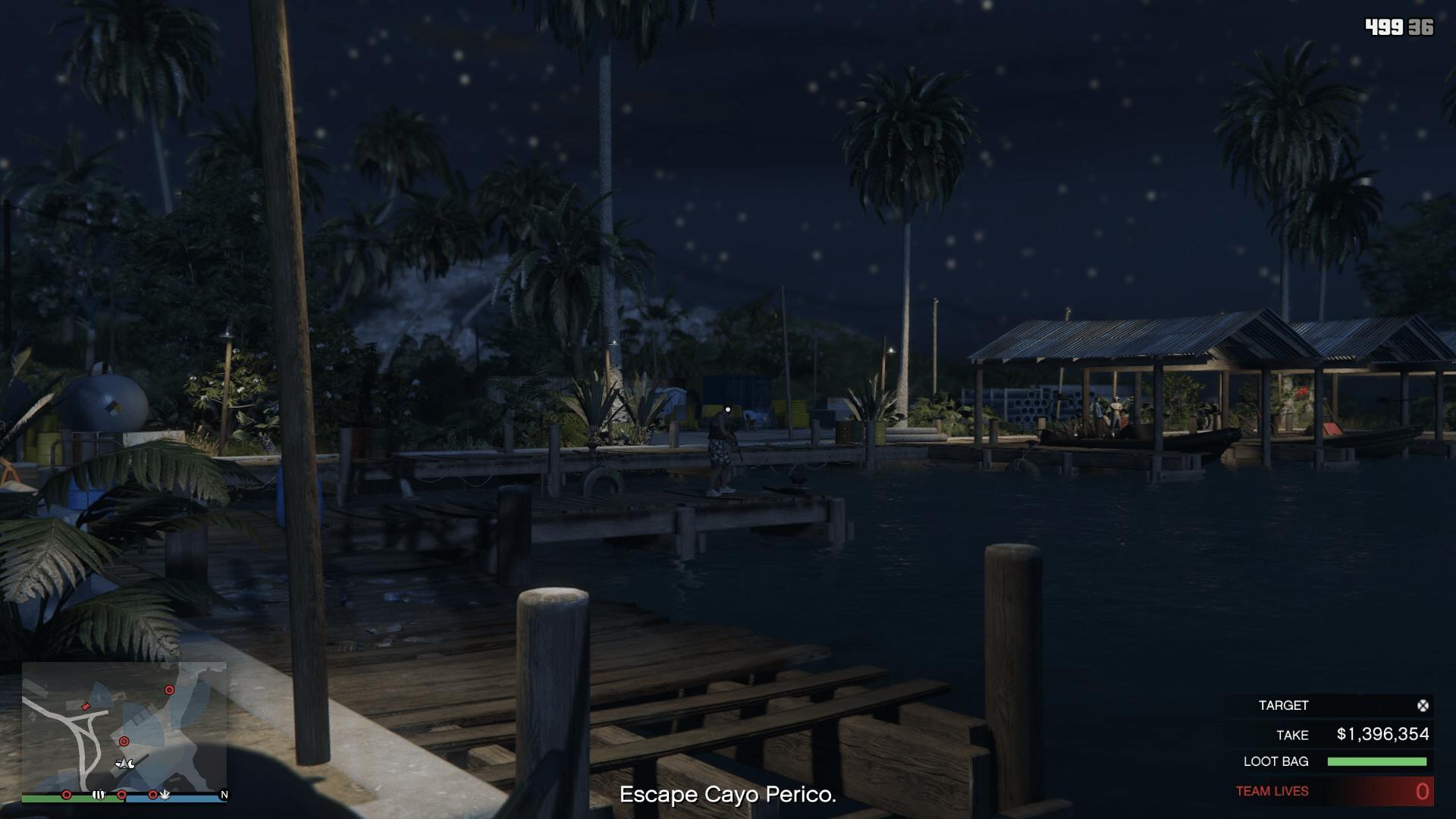The width and height of the screenshot is (1456, 819).
Task: Select the red camera blip near the road junction
Action: pyautogui.click(x=86, y=707)
